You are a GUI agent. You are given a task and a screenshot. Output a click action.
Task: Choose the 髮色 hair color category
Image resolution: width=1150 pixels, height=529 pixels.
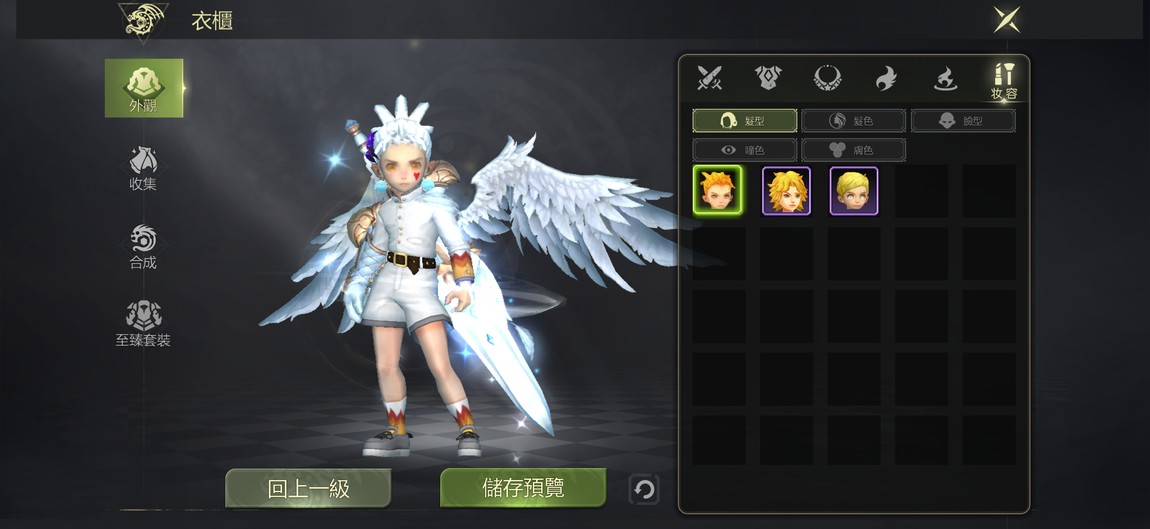pyautogui.click(x=853, y=121)
